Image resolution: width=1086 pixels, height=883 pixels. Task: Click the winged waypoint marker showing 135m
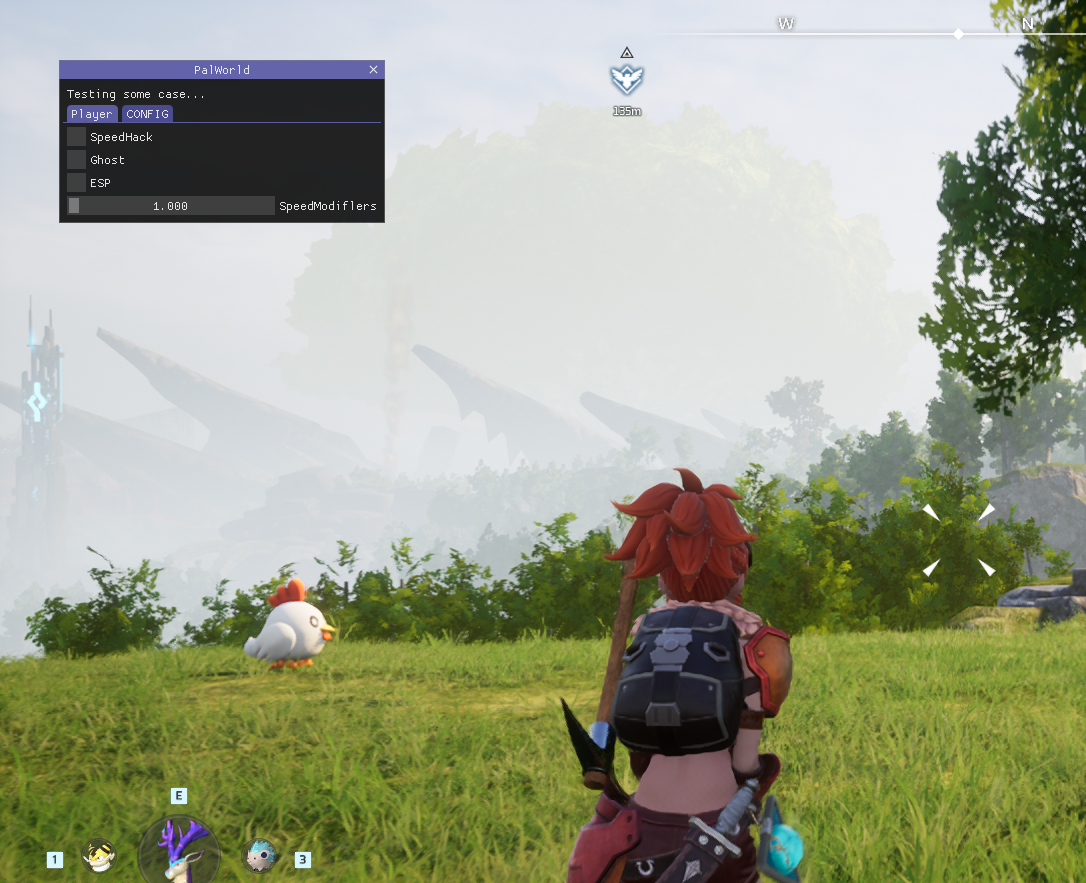pyautogui.click(x=627, y=79)
